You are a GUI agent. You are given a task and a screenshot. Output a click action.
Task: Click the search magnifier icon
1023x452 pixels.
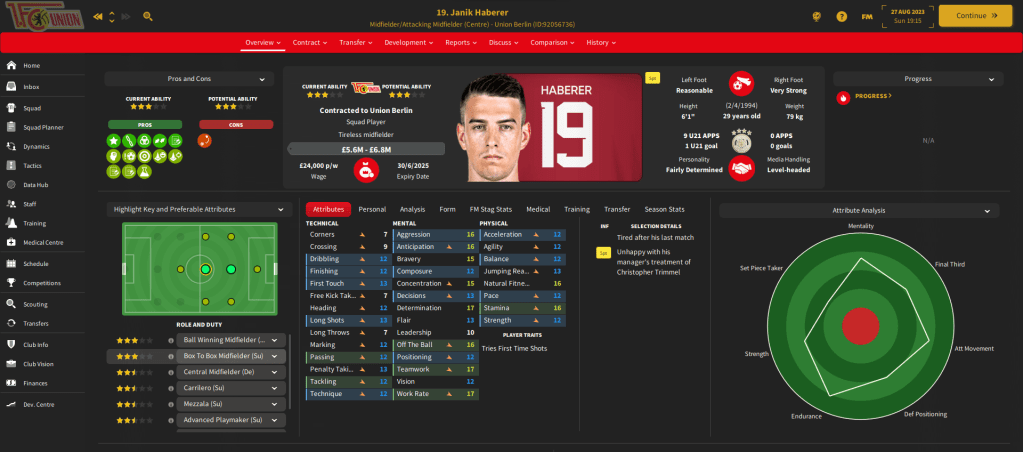[x=148, y=17]
